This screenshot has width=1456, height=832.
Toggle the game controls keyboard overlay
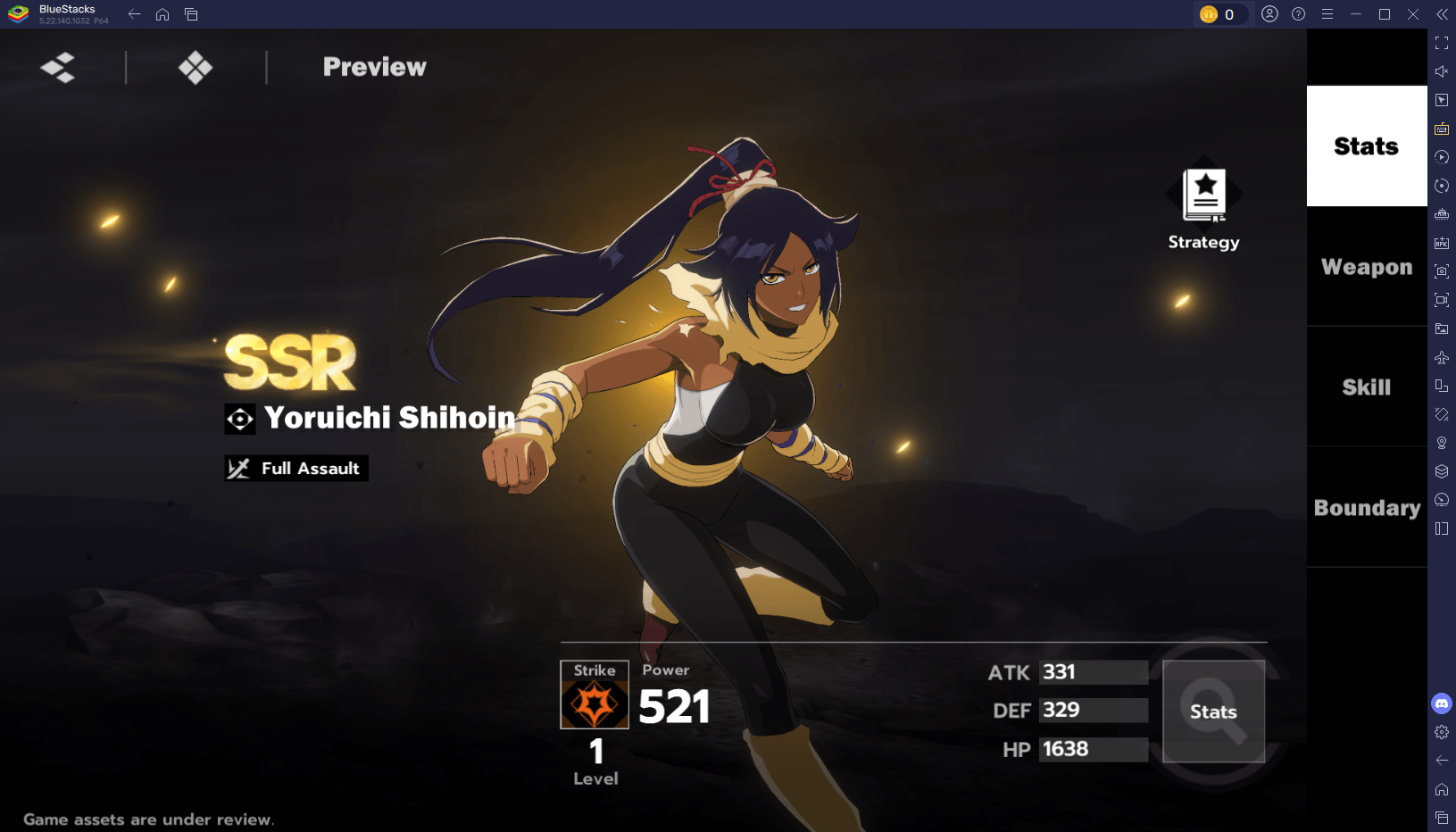(1441, 129)
